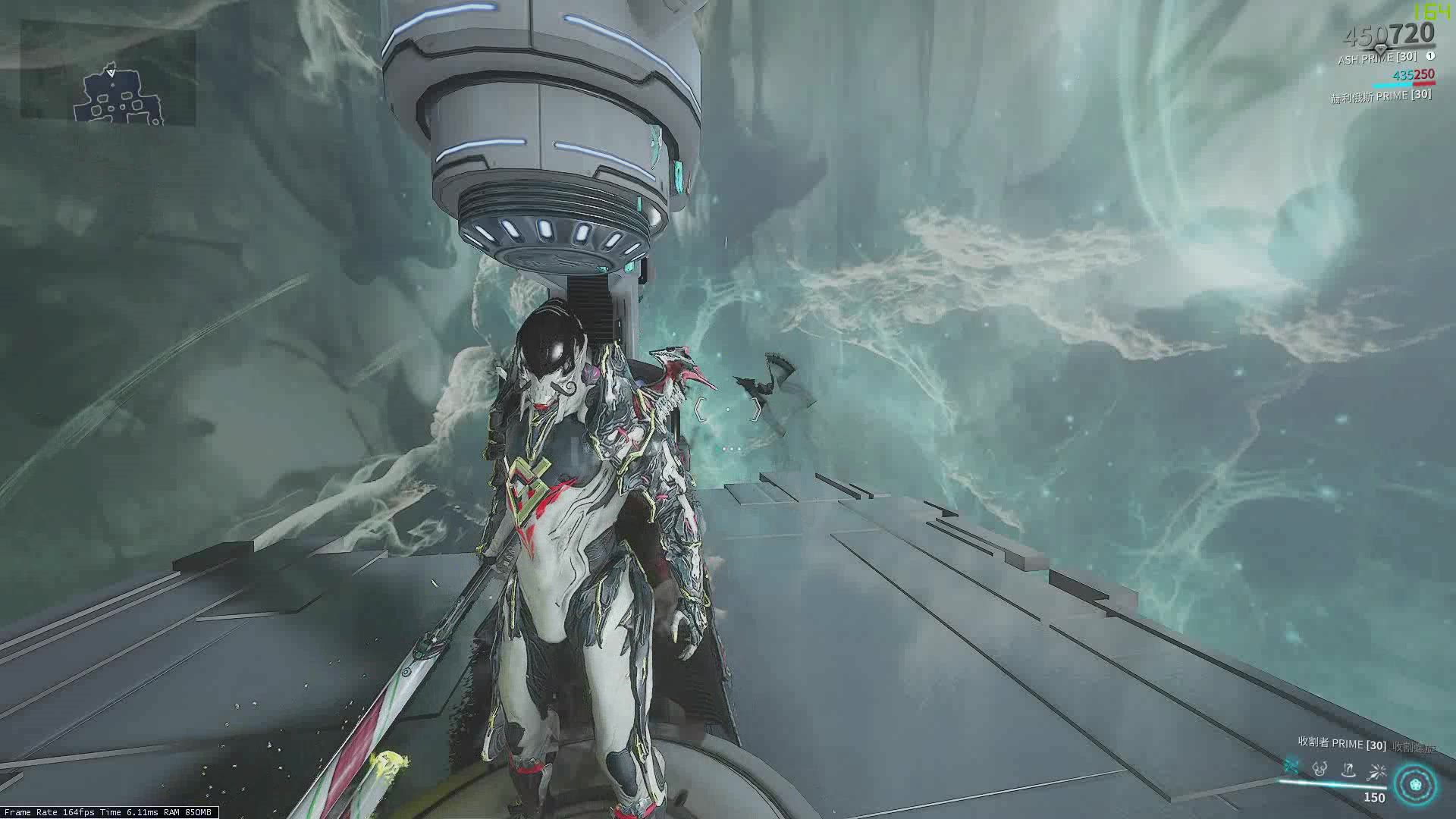Use the Smoke Screen ability icon

(x=1320, y=770)
